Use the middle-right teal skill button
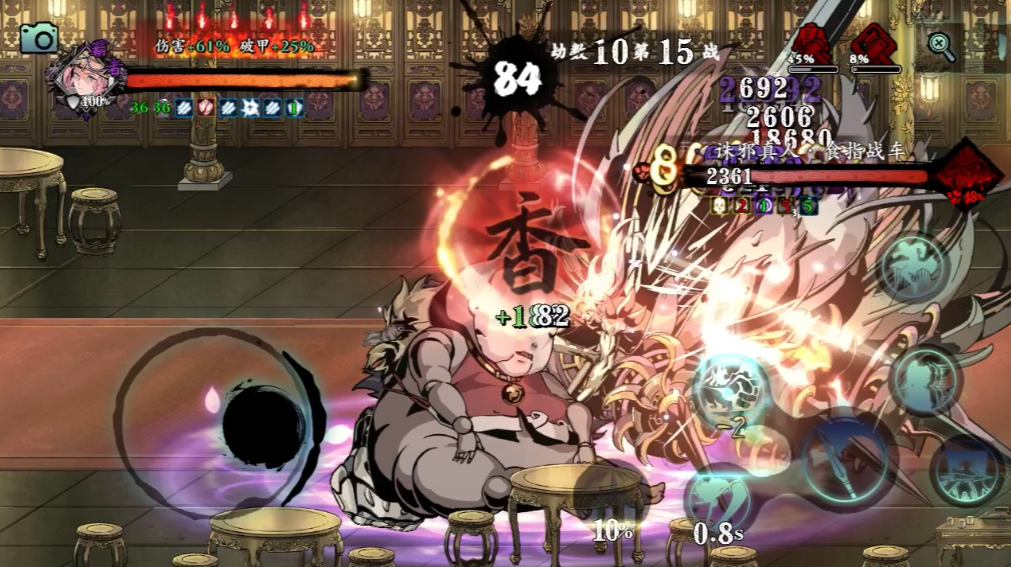This screenshot has height=567, width=1011. tap(925, 378)
